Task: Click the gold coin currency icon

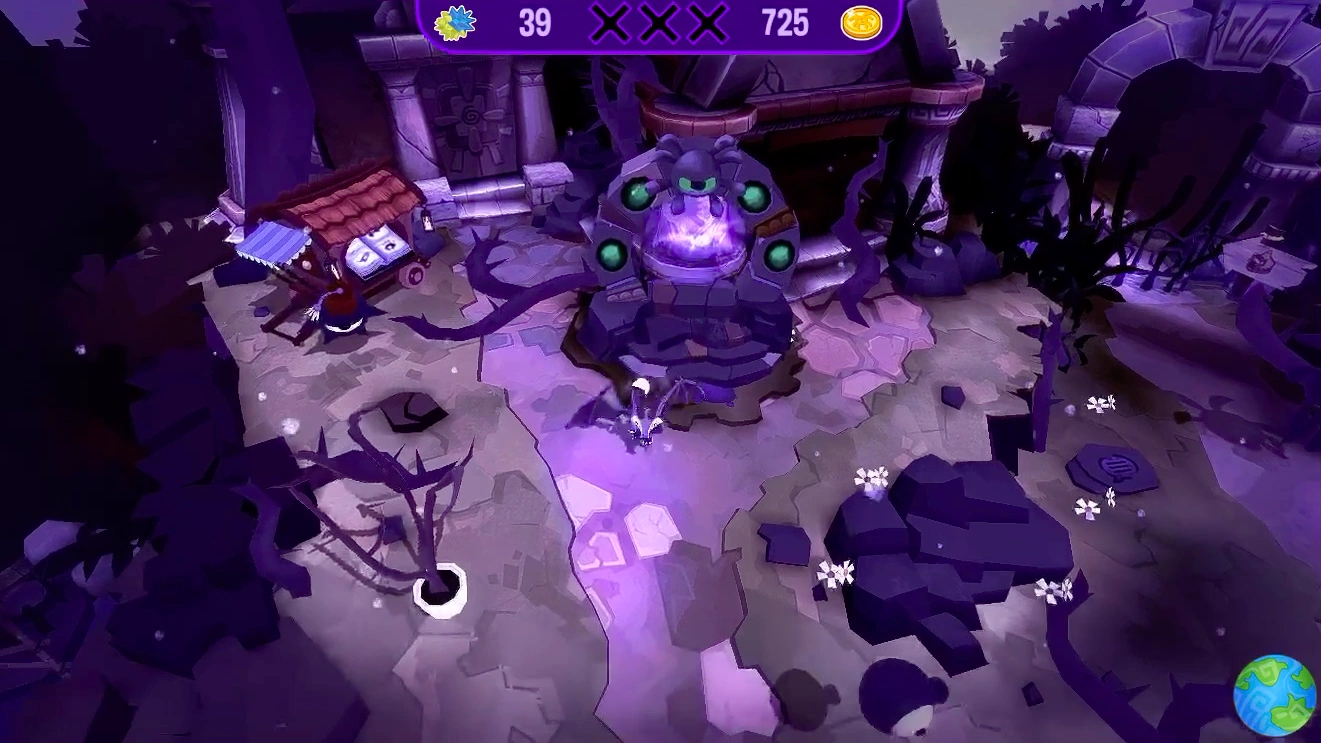Action: (x=860, y=22)
